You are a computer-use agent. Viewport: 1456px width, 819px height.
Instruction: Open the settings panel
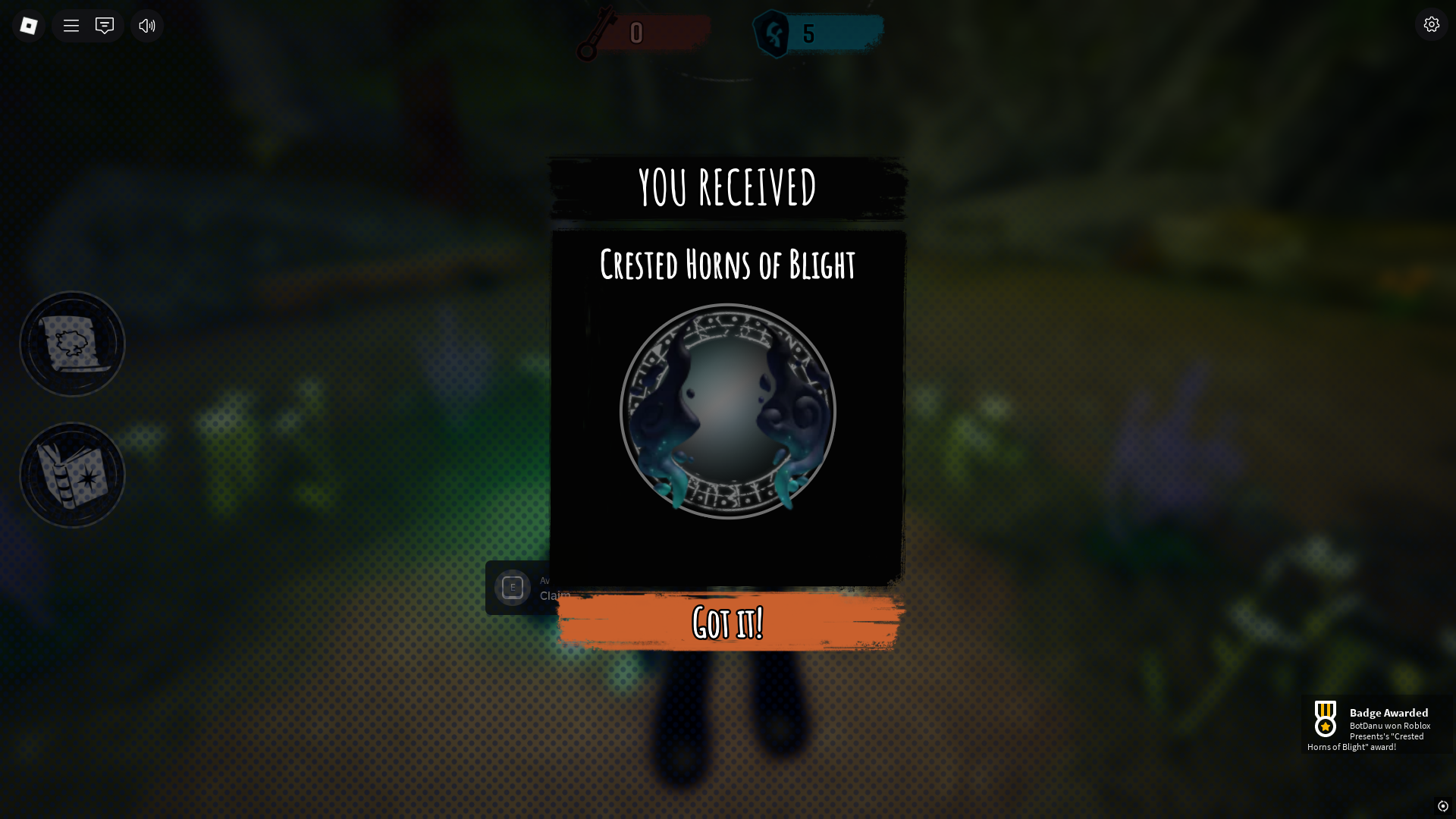(1432, 24)
